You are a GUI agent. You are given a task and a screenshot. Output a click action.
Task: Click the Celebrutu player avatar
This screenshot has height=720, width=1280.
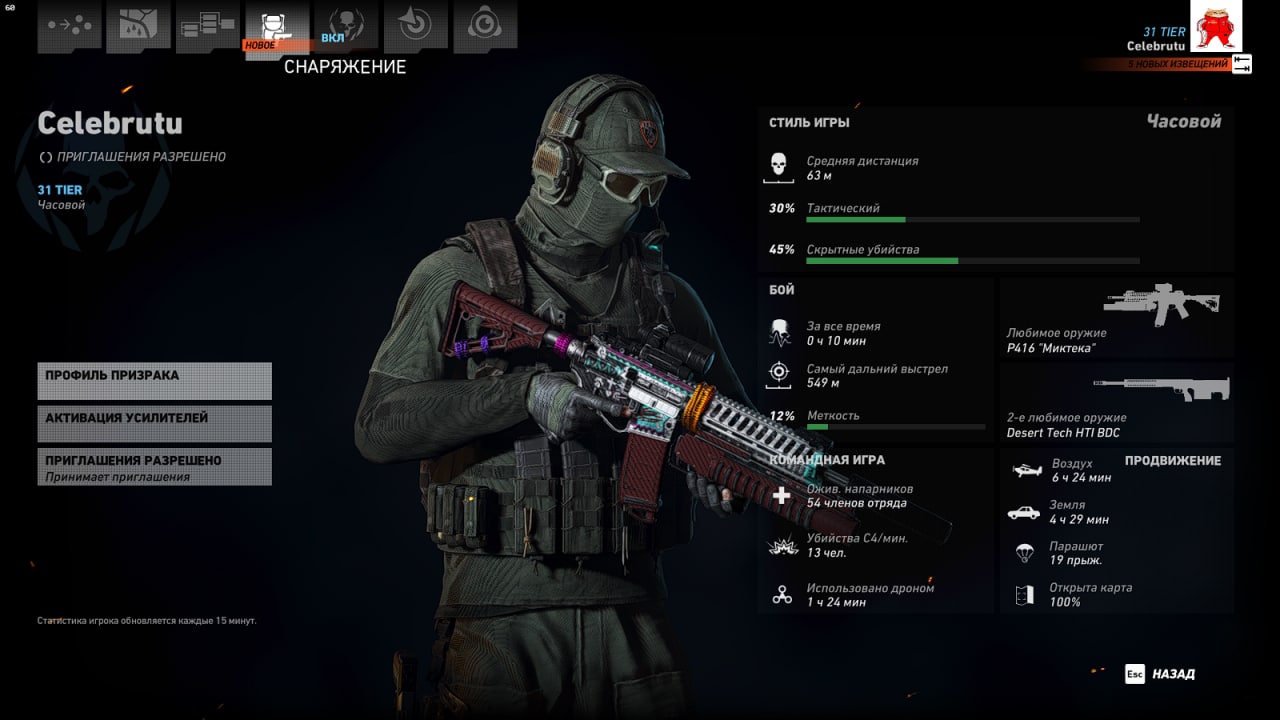click(1215, 26)
